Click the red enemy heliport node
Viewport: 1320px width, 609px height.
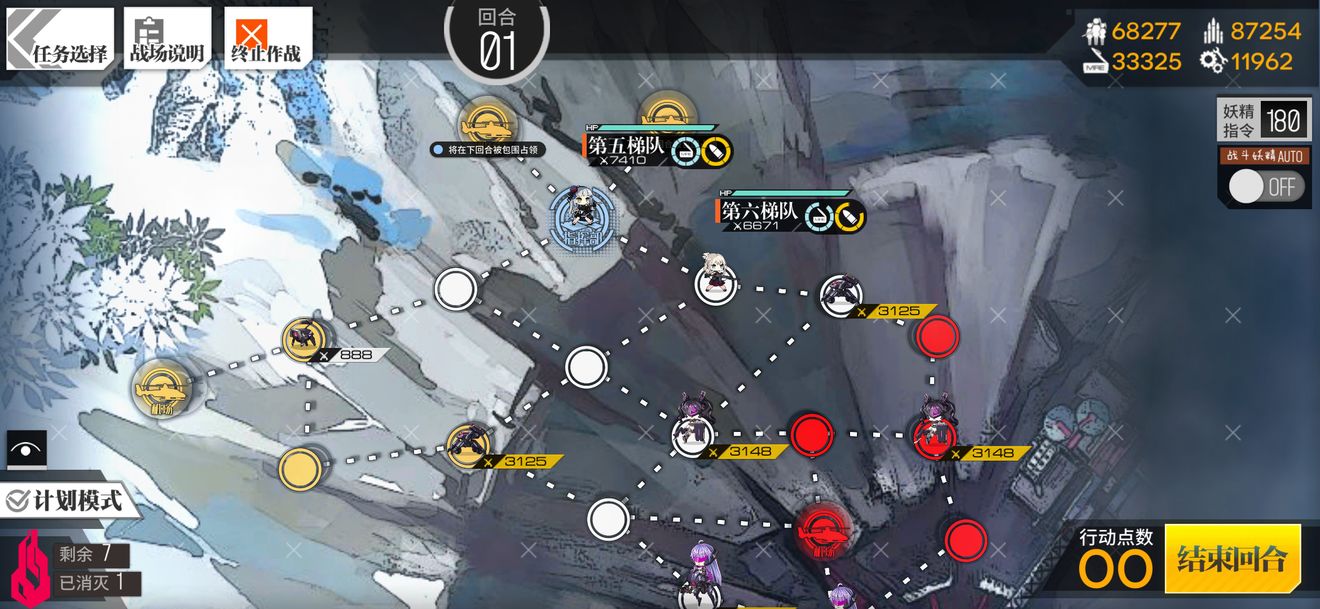[x=823, y=527]
